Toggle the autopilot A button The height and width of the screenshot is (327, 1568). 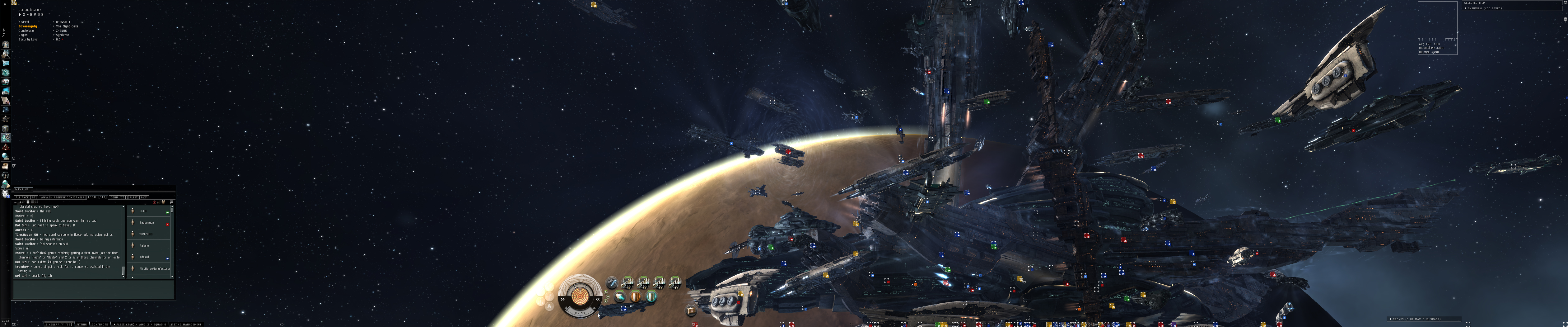pos(549,307)
